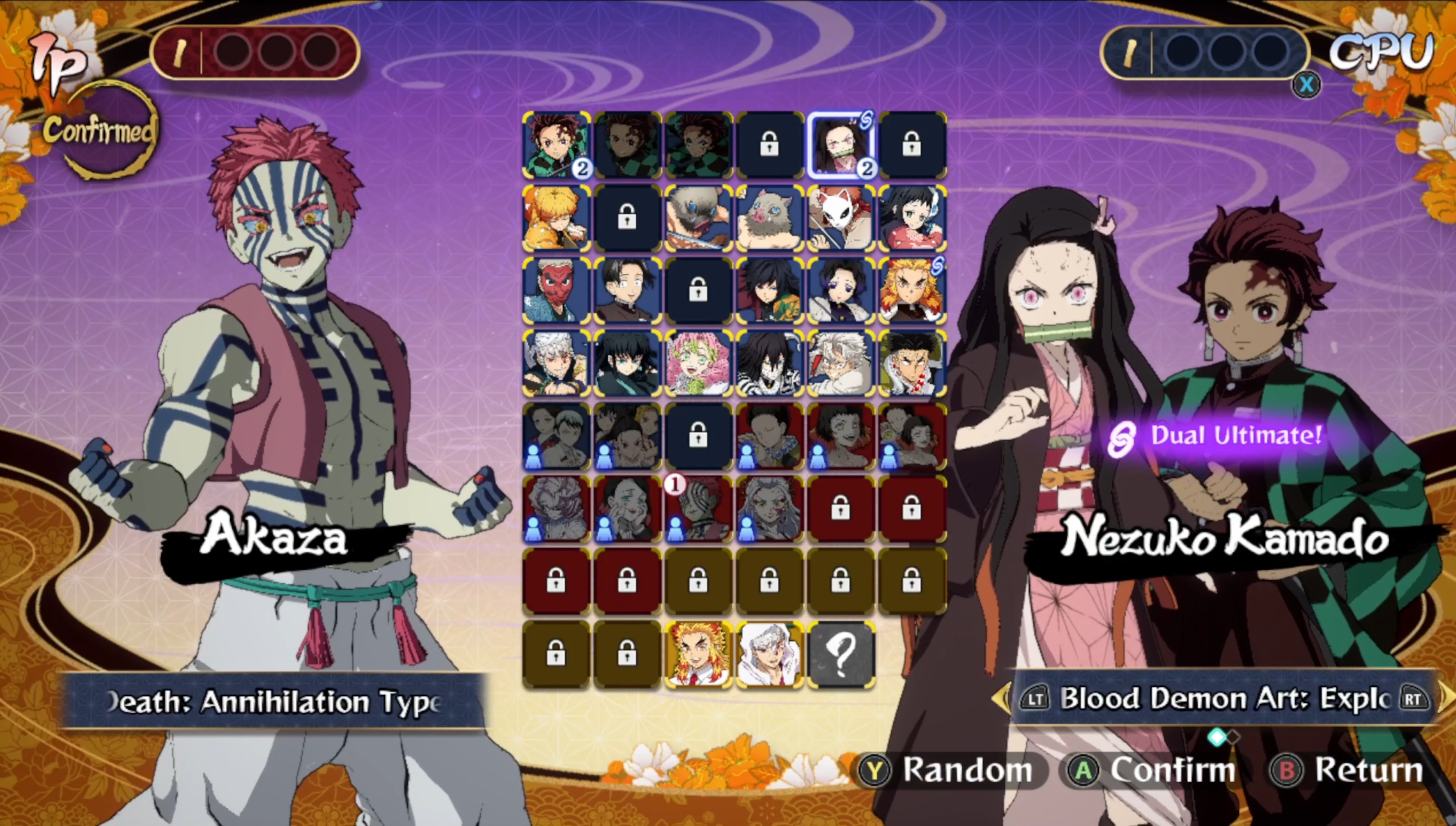Select Tengen Uzui in the blue-framed tile
Viewport: 1456px width, 826px height.
[555, 363]
